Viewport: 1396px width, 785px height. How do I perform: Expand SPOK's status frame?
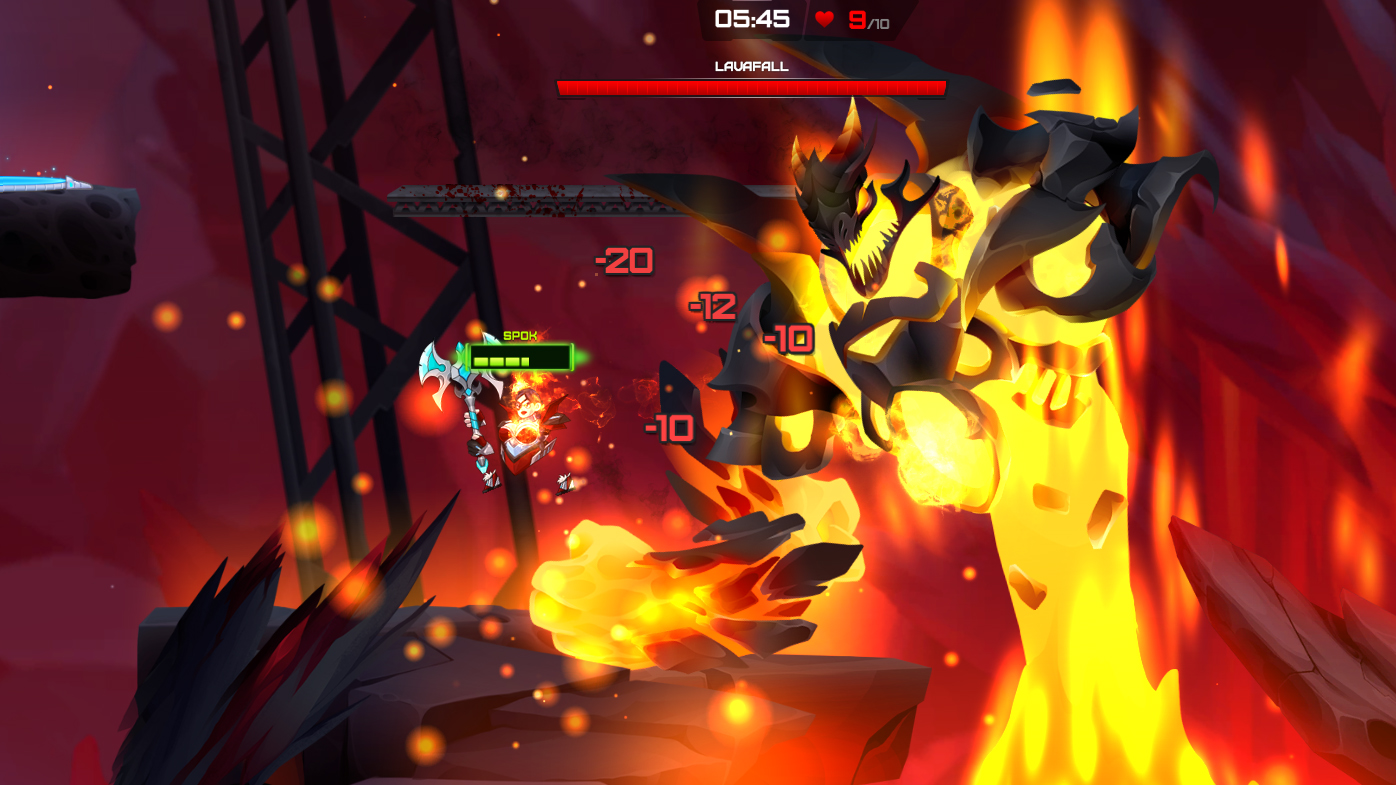pyautogui.click(x=519, y=356)
